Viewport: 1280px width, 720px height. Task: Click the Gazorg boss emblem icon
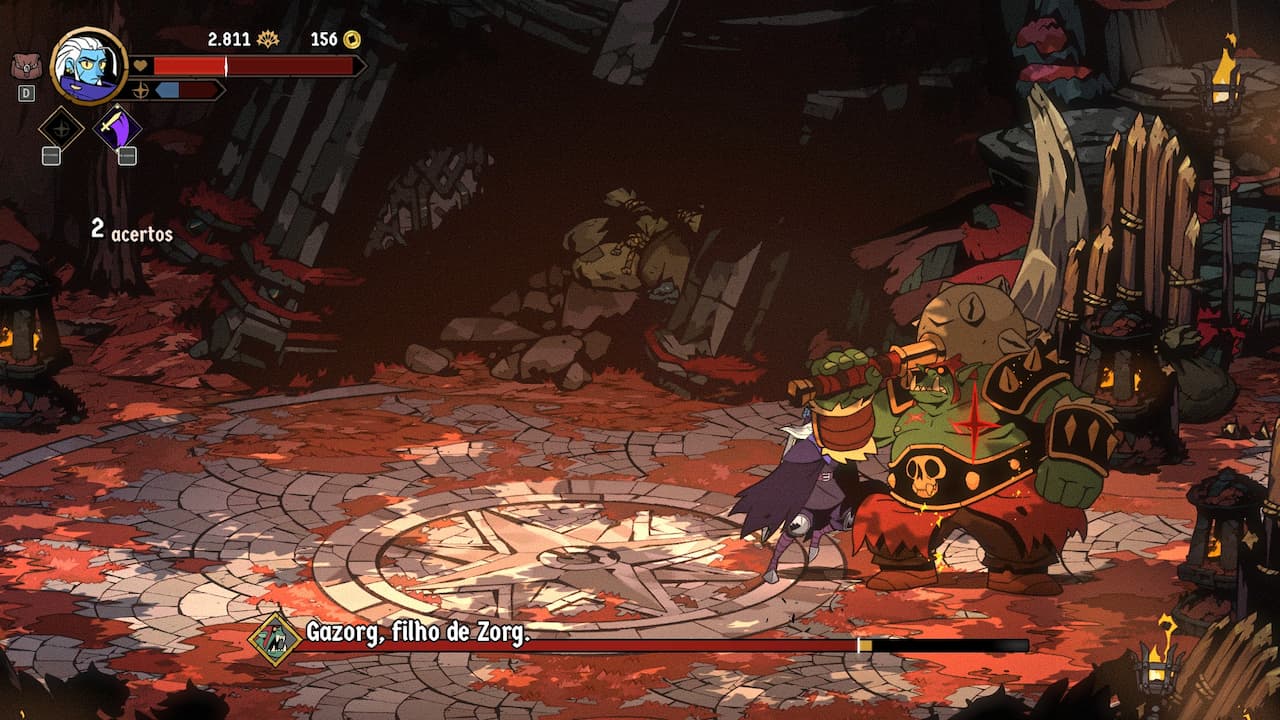(x=275, y=639)
